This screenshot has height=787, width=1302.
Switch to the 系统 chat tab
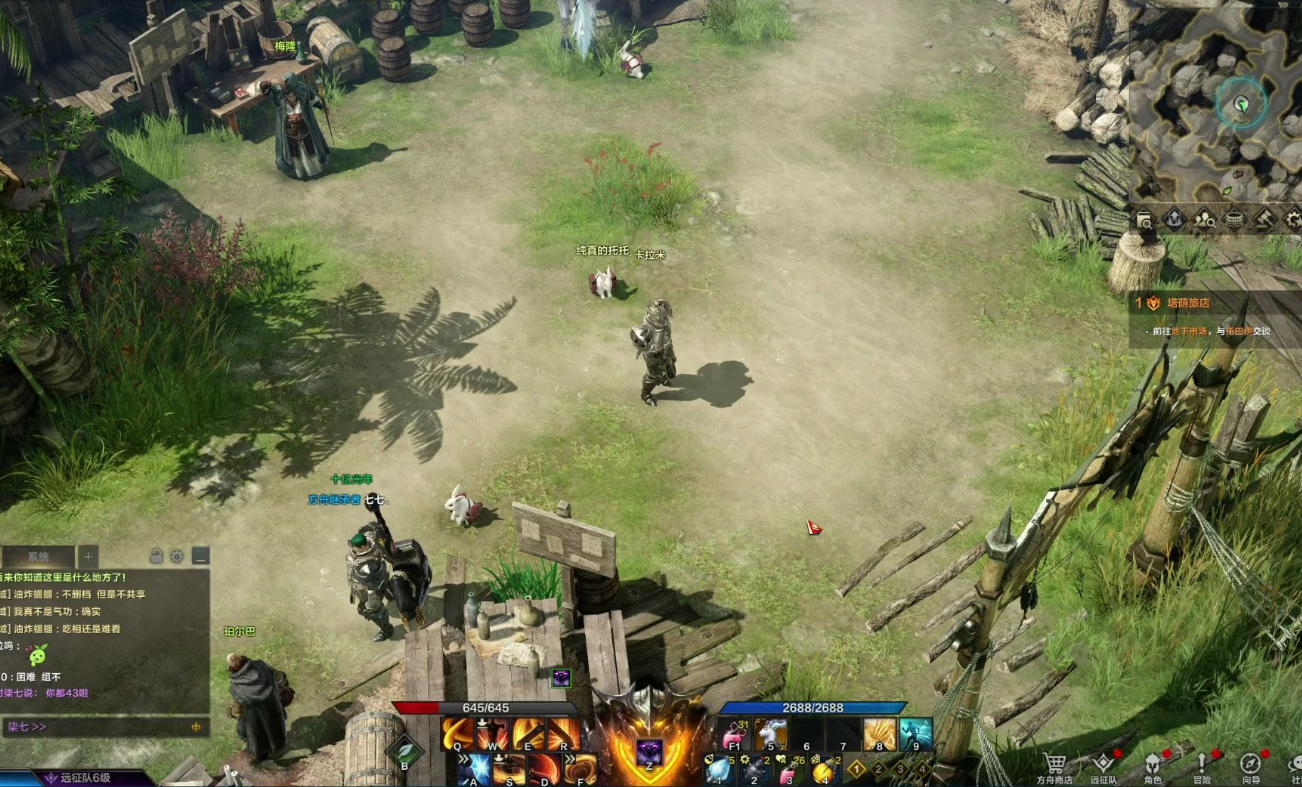coord(38,556)
